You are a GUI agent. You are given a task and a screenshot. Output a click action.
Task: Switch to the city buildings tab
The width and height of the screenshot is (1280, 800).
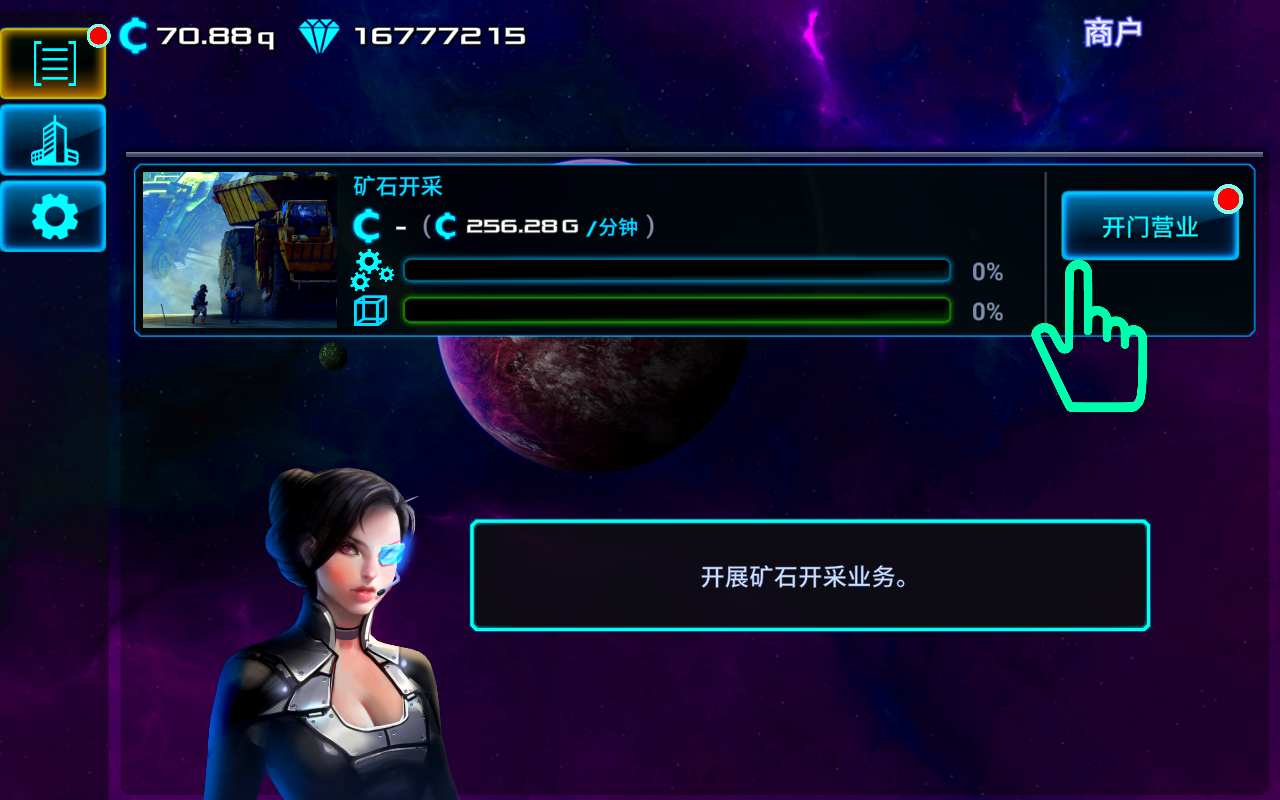[x=54, y=140]
